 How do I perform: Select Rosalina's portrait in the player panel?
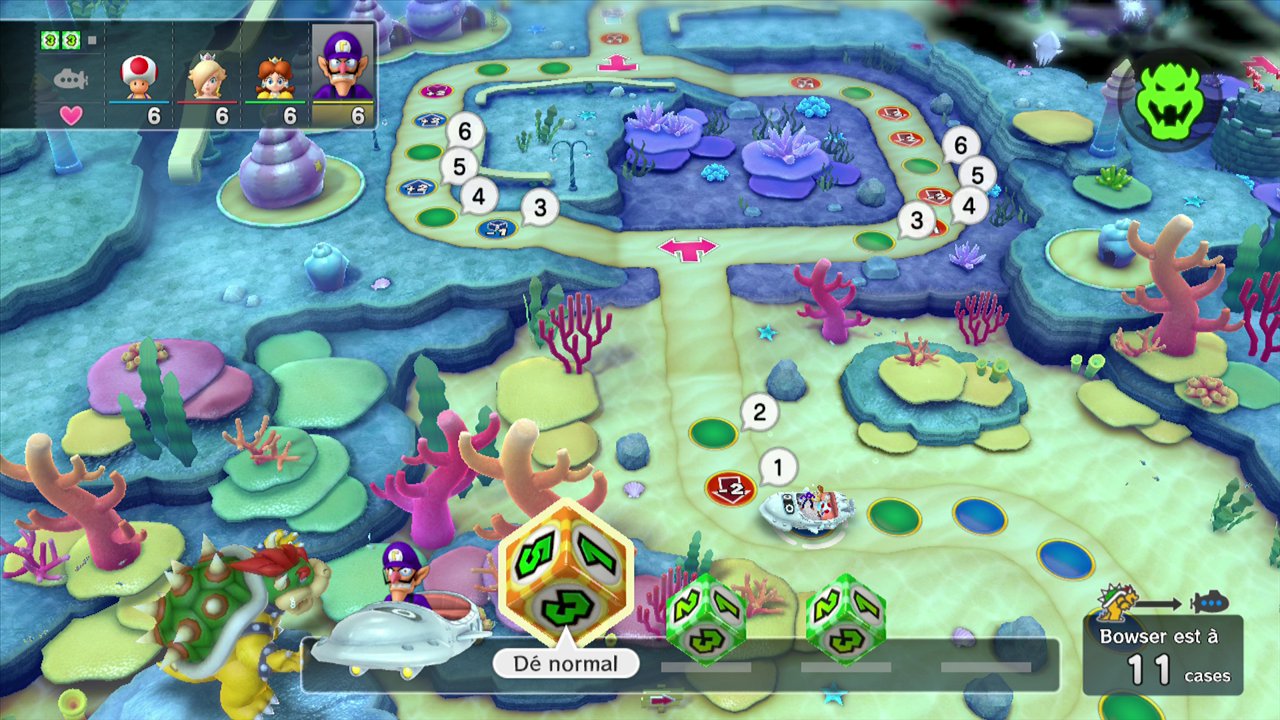(207, 76)
